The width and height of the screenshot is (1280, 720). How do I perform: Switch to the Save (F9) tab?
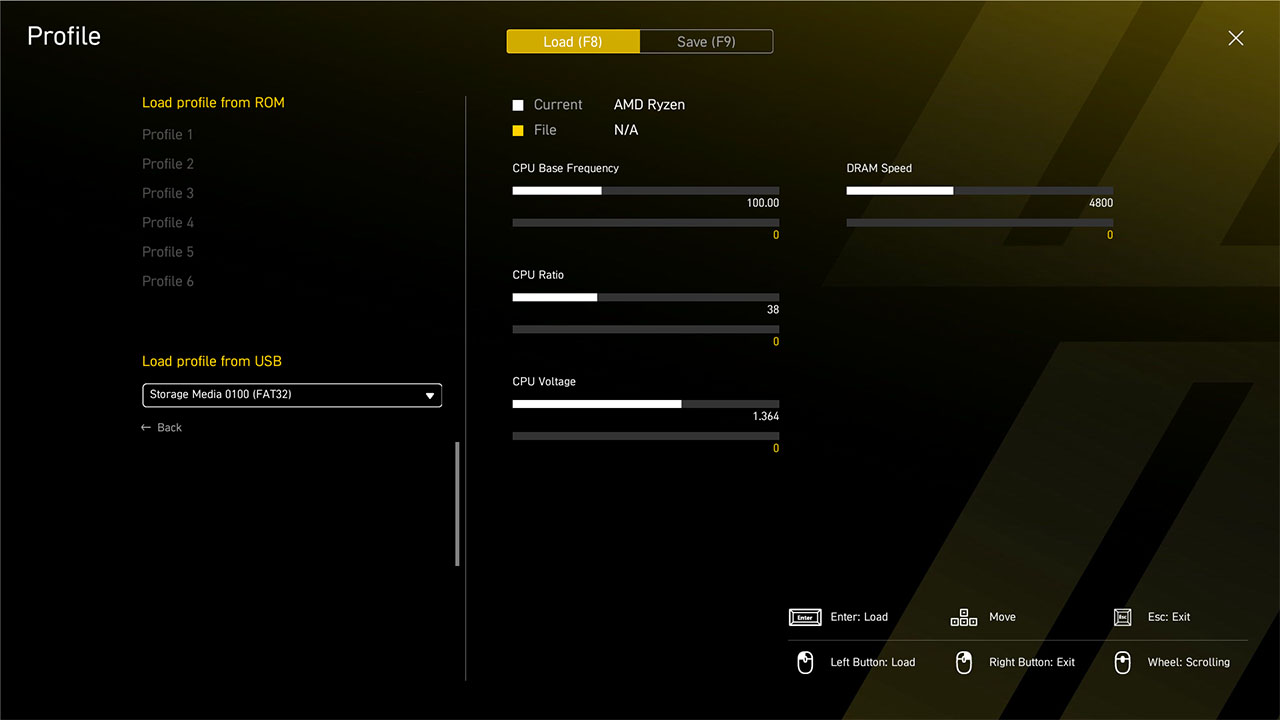[x=706, y=42]
